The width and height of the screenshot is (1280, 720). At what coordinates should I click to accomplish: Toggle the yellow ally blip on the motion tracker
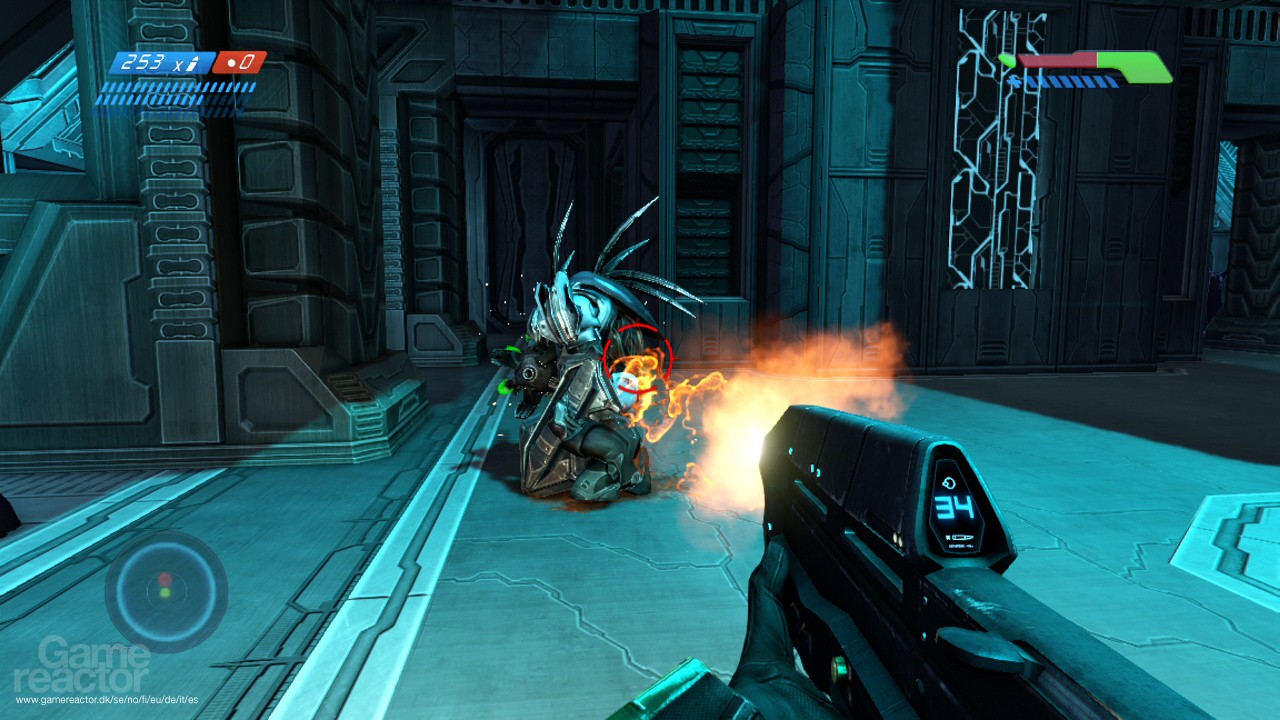pyautogui.click(x=165, y=592)
